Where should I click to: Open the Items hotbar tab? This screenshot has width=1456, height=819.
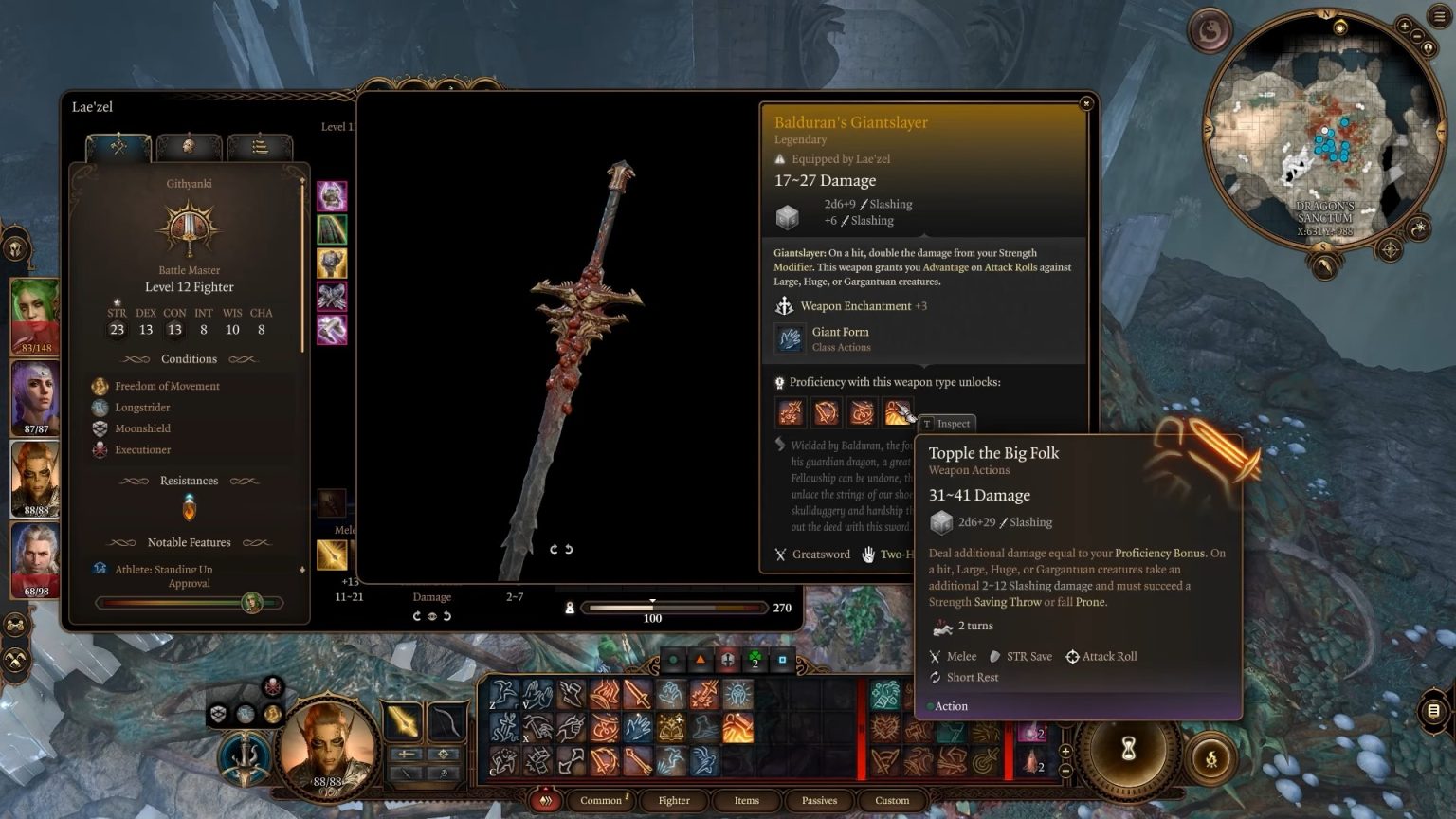tap(747, 800)
